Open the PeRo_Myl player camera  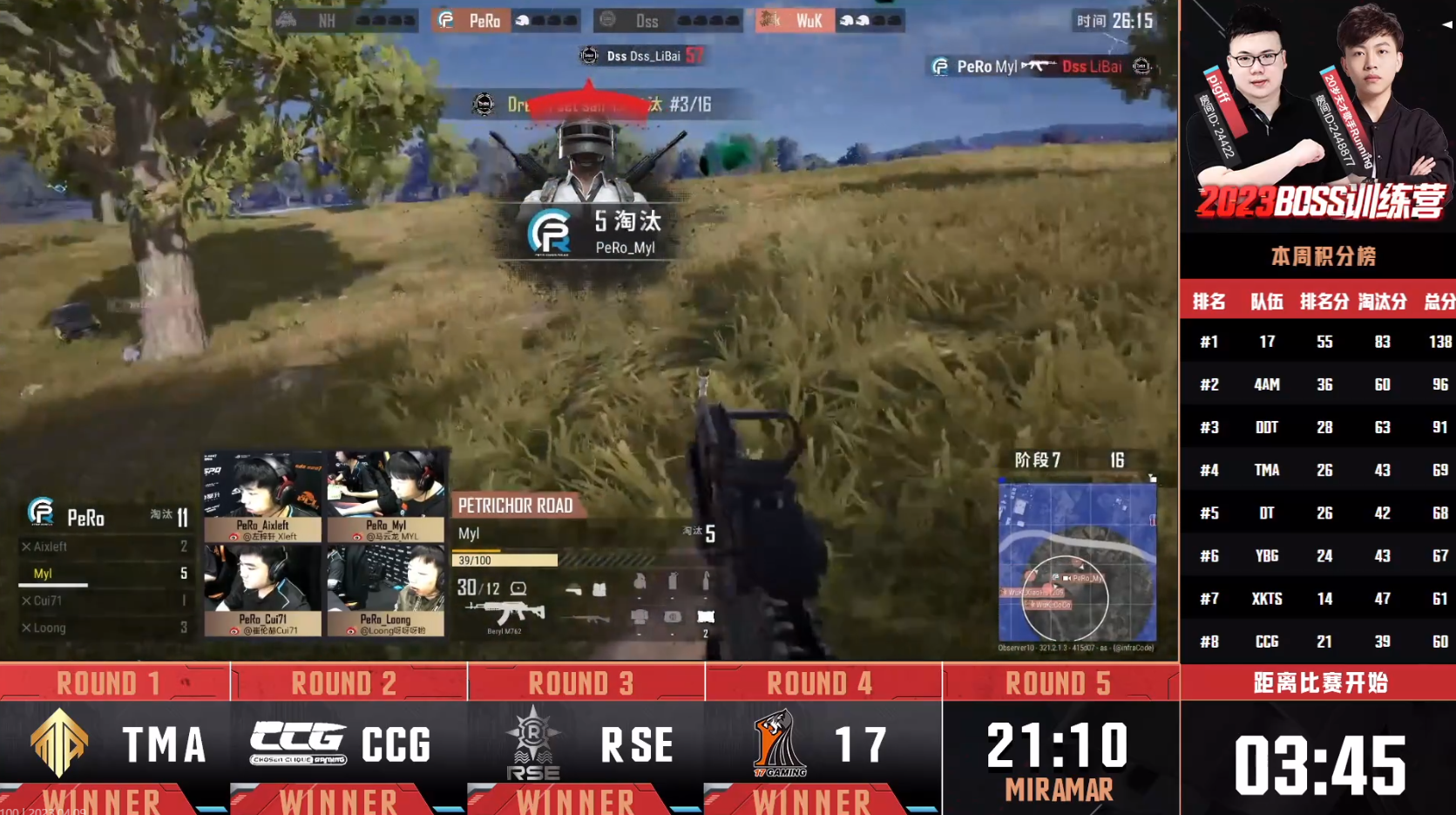pyautogui.click(x=386, y=496)
